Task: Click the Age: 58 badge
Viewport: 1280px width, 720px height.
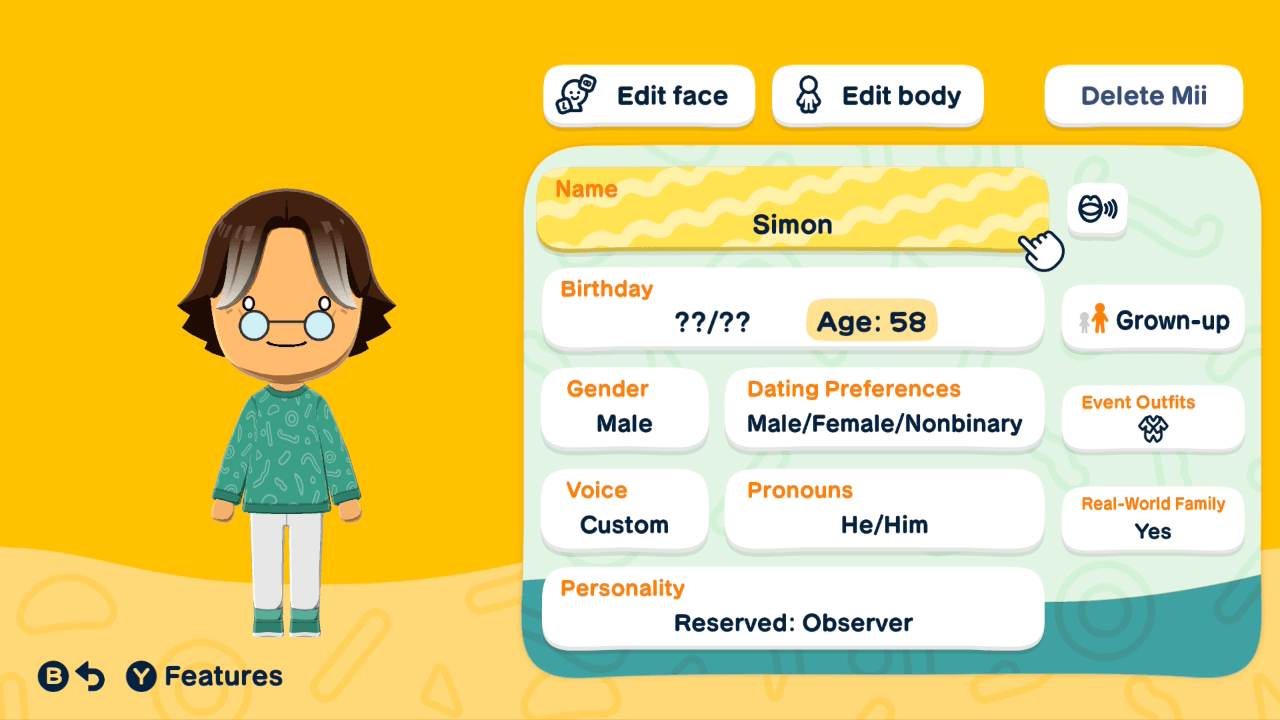Action: [870, 320]
